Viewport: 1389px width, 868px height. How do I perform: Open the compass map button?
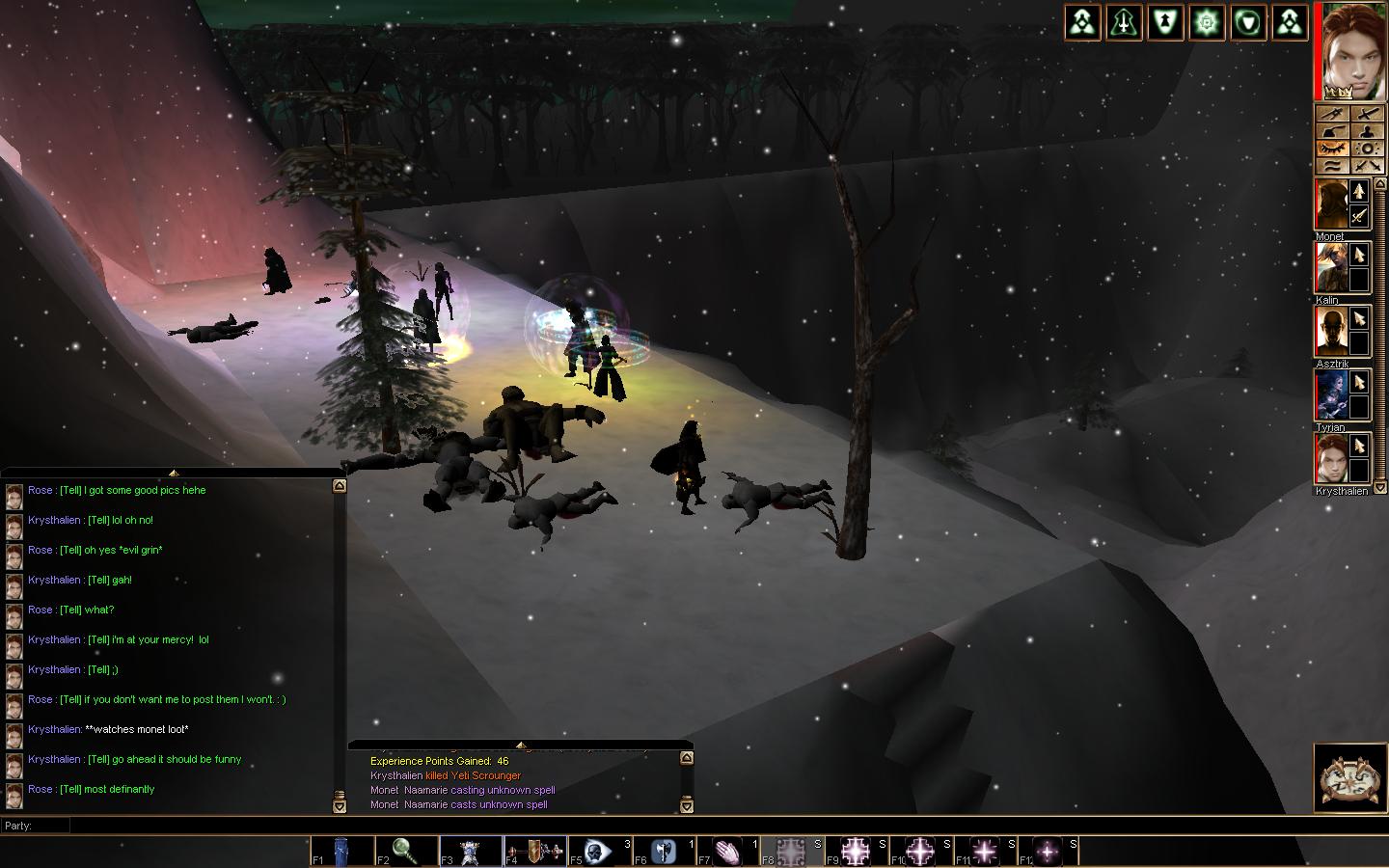point(1348,777)
